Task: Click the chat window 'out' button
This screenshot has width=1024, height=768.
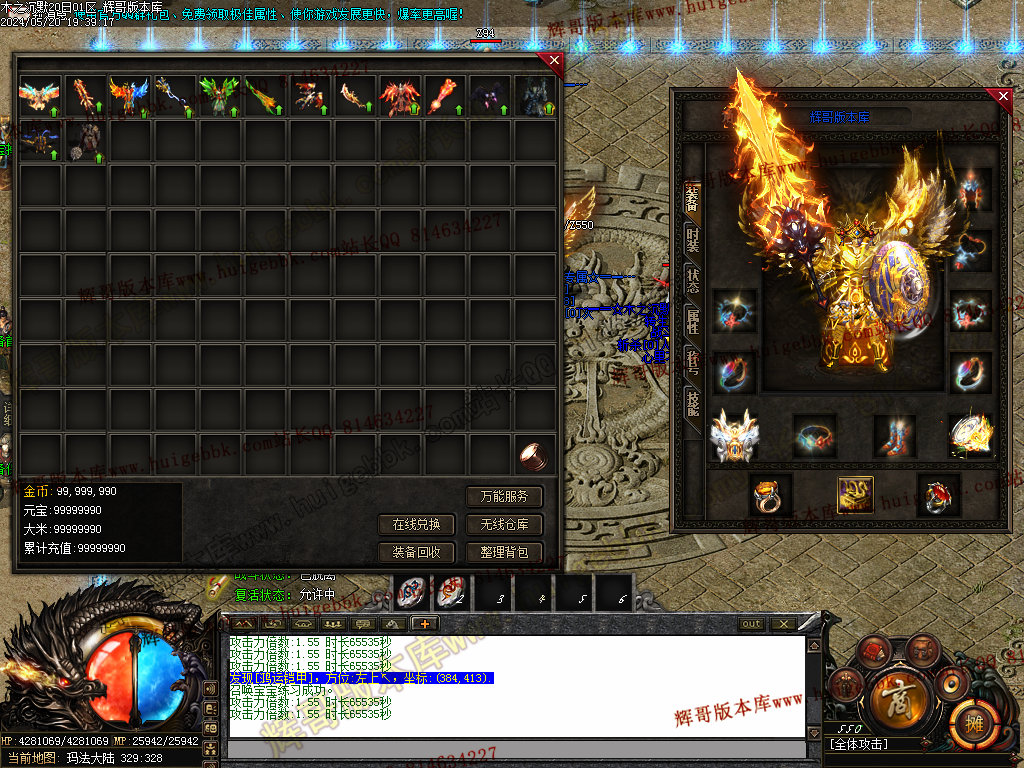Action: 751,624
